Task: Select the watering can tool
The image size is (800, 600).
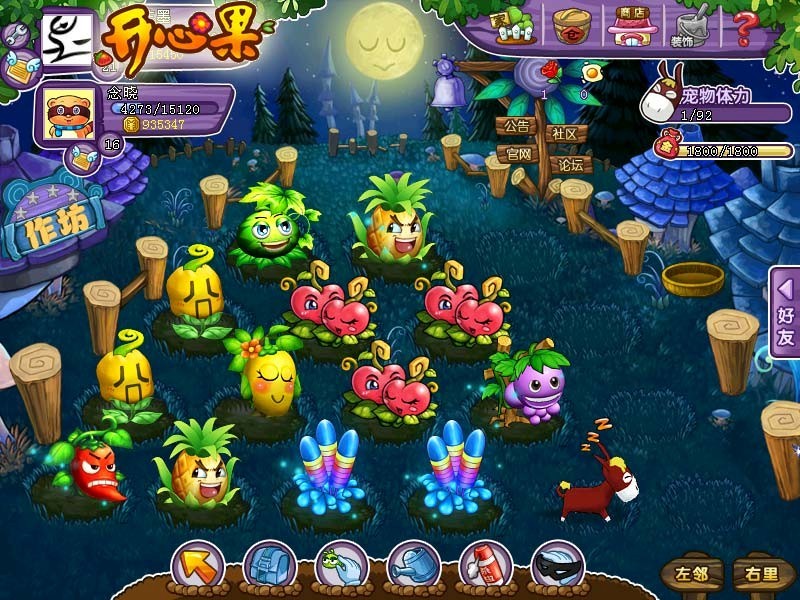Action: point(413,566)
